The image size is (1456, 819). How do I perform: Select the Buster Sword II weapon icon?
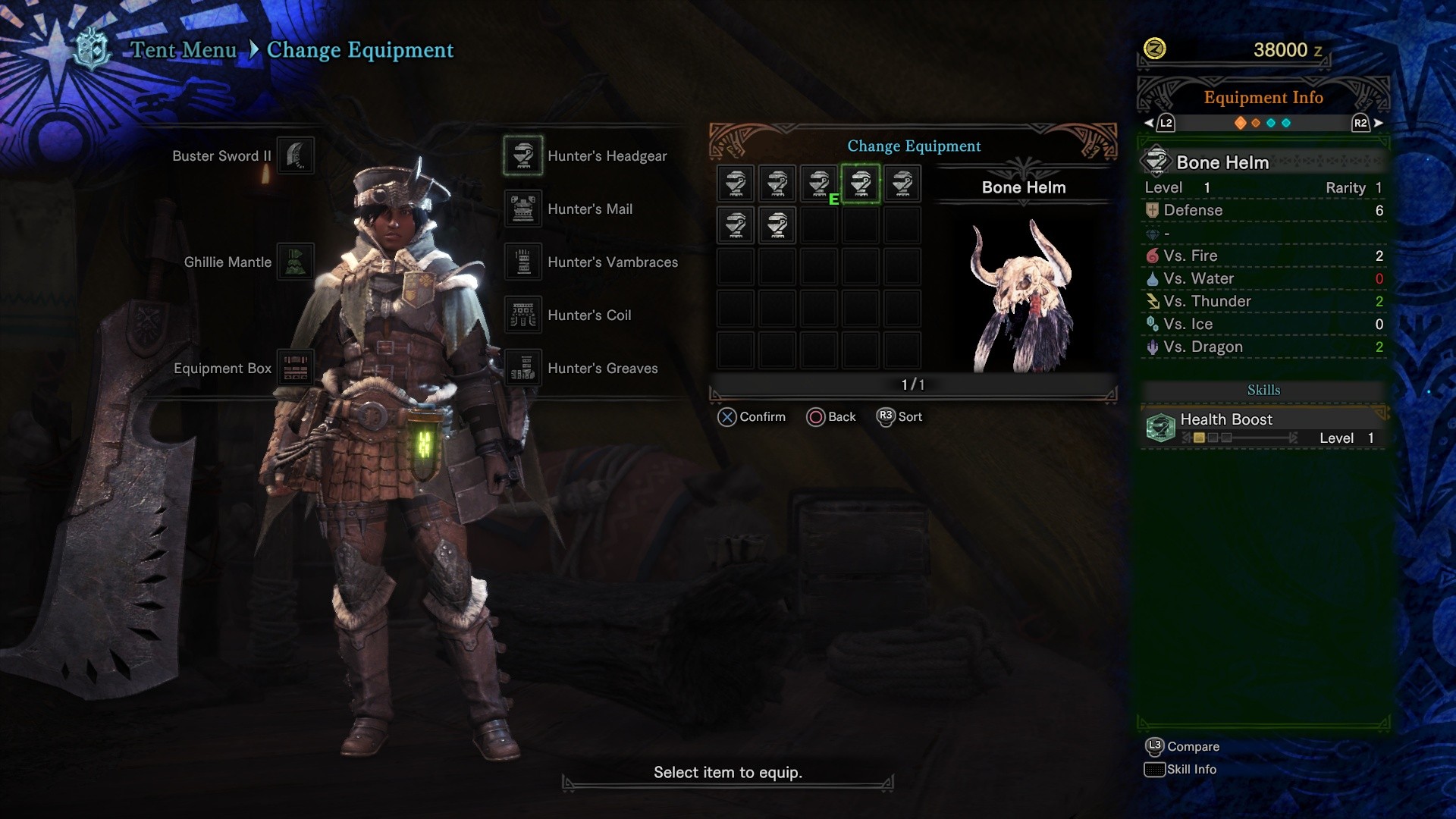[296, 155]
